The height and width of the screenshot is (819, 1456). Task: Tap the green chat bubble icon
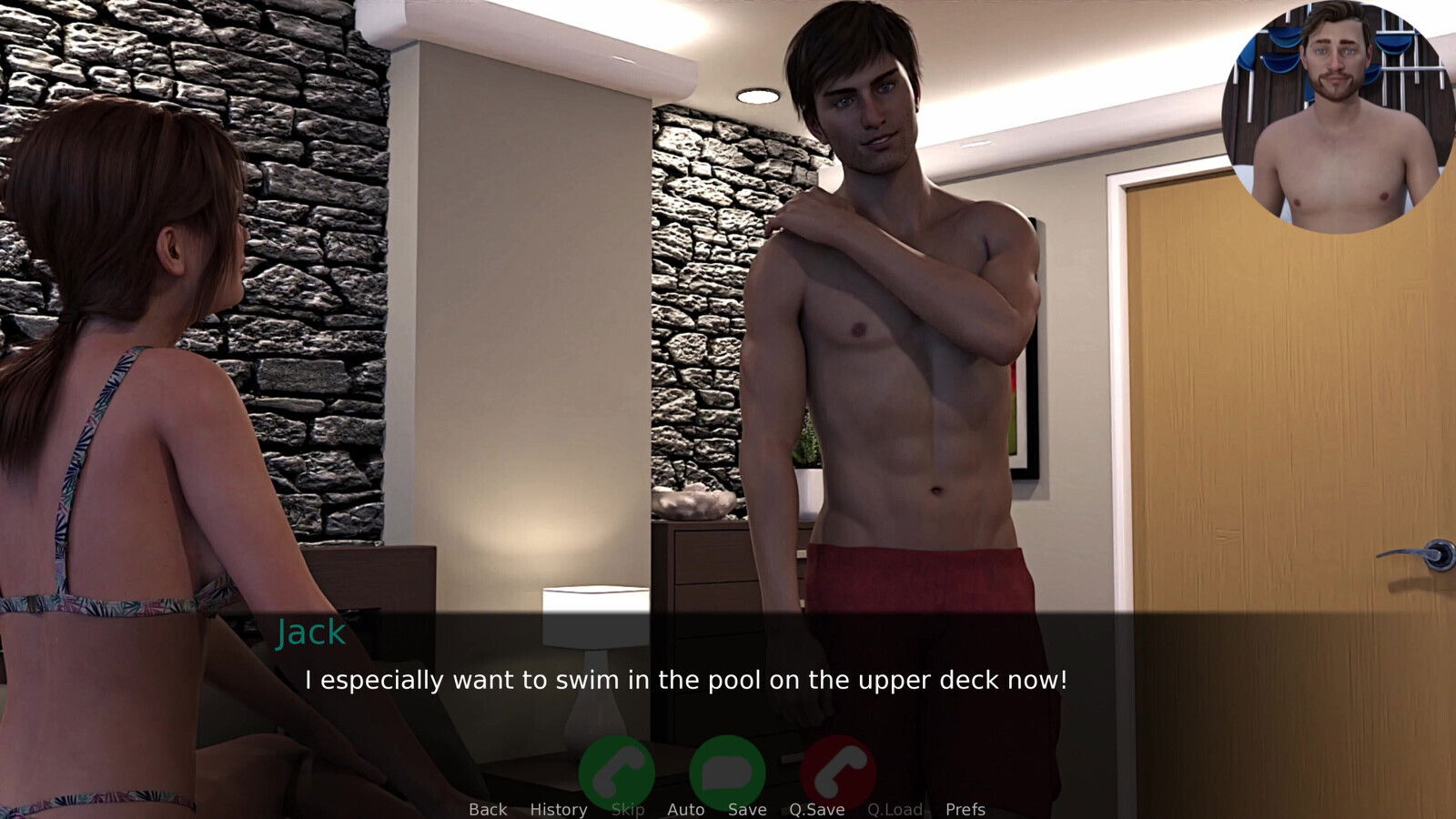point(727,772)
